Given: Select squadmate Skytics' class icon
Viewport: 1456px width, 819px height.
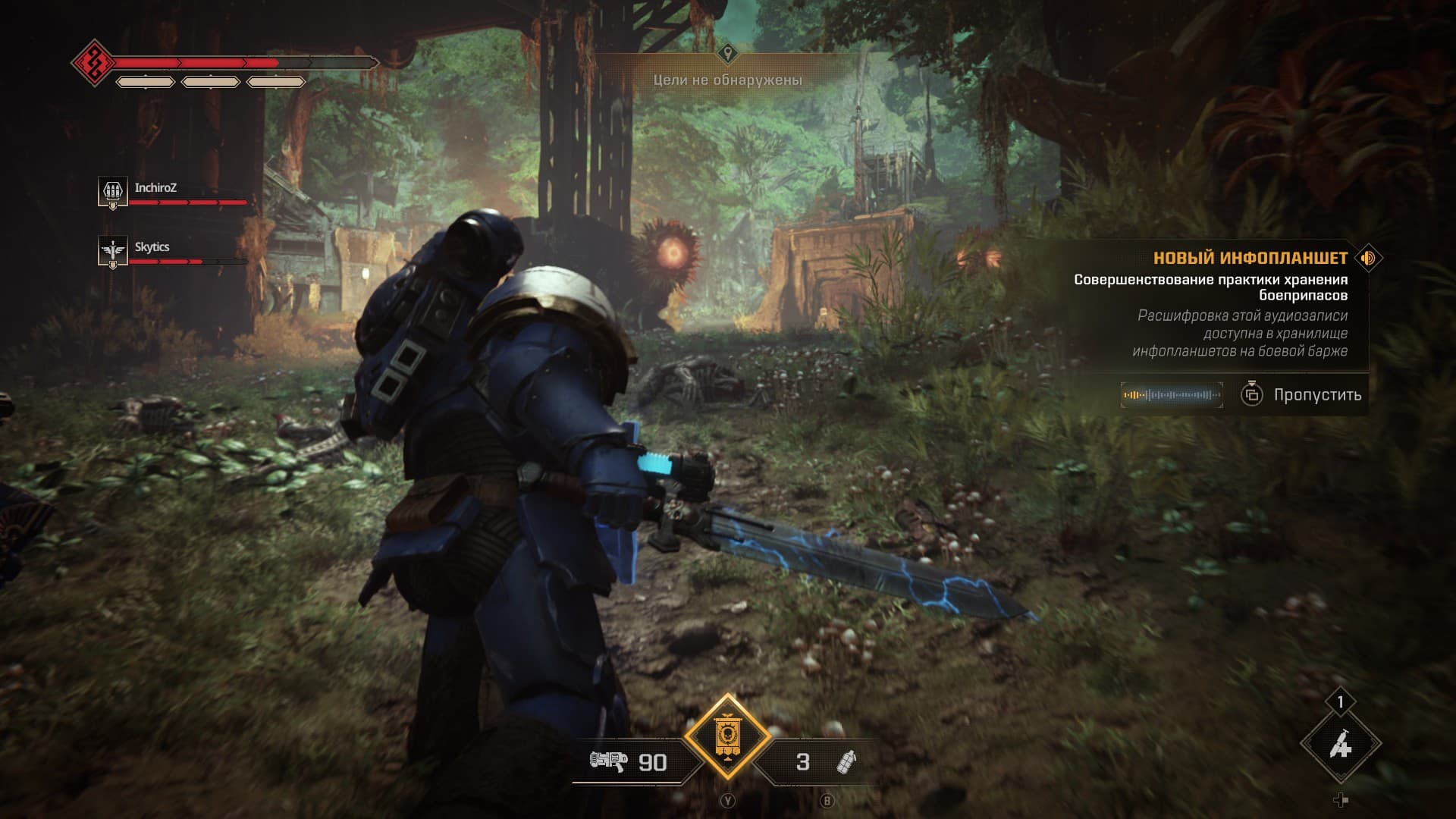Looking at the screenshot, I should pyautogui.click(x=112, y=250).
